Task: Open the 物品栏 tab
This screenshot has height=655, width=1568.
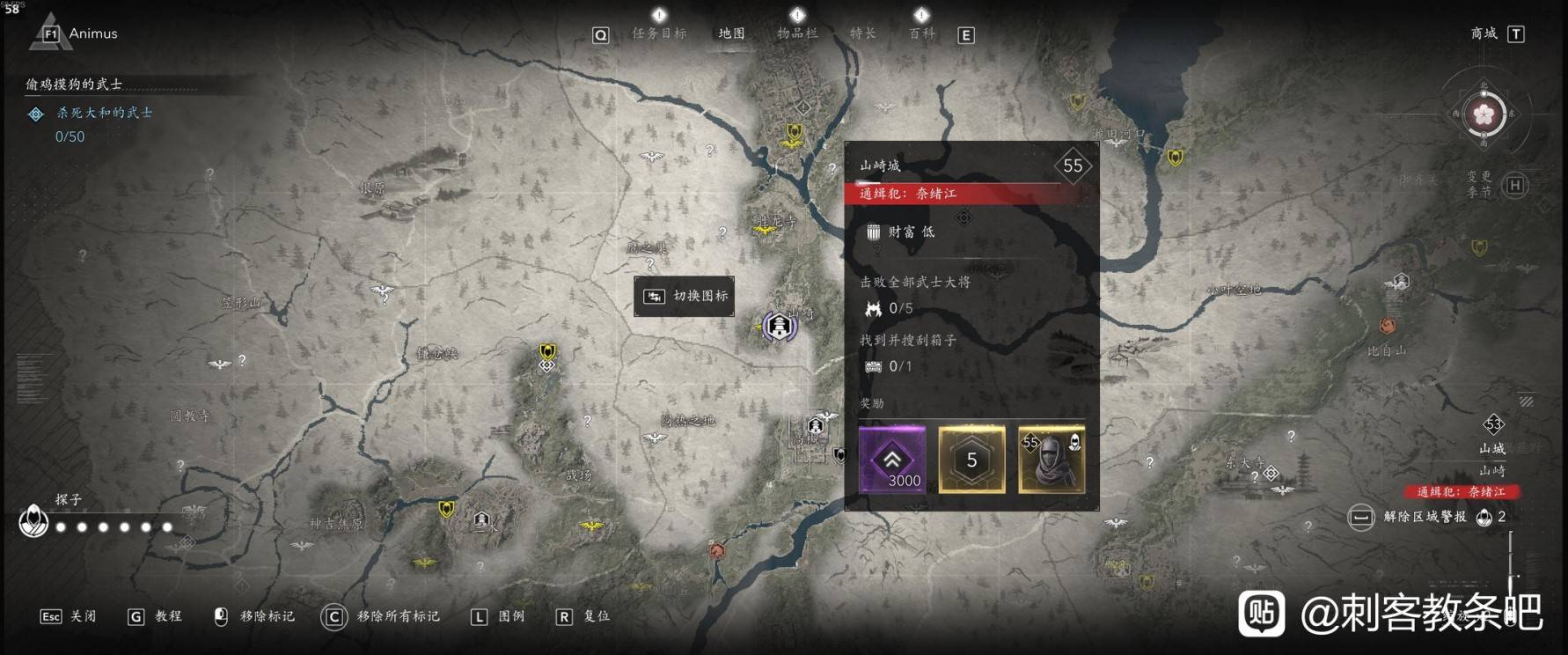Action: (797, 33)
